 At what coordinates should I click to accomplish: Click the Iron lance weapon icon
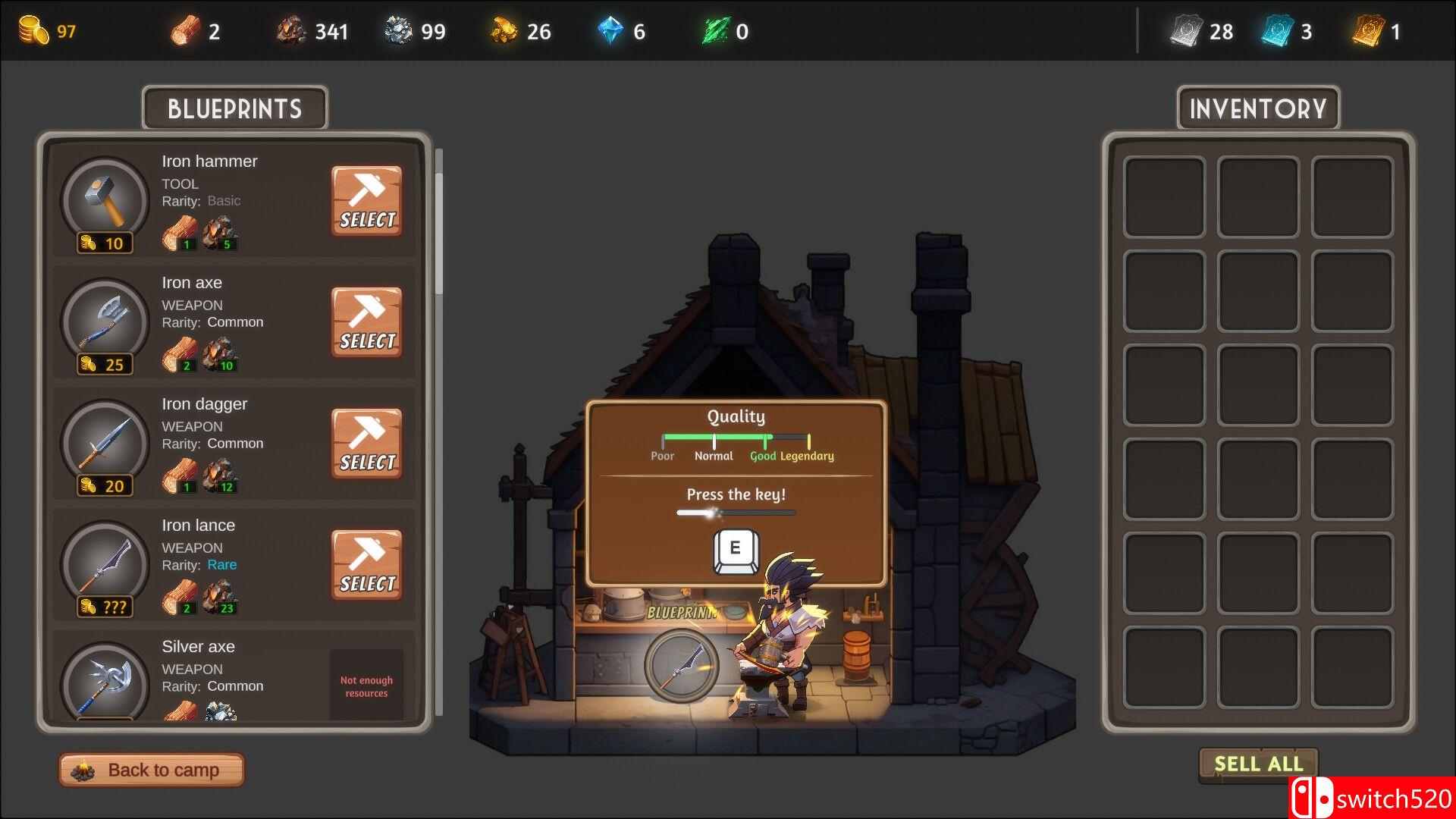click(105, 563)
